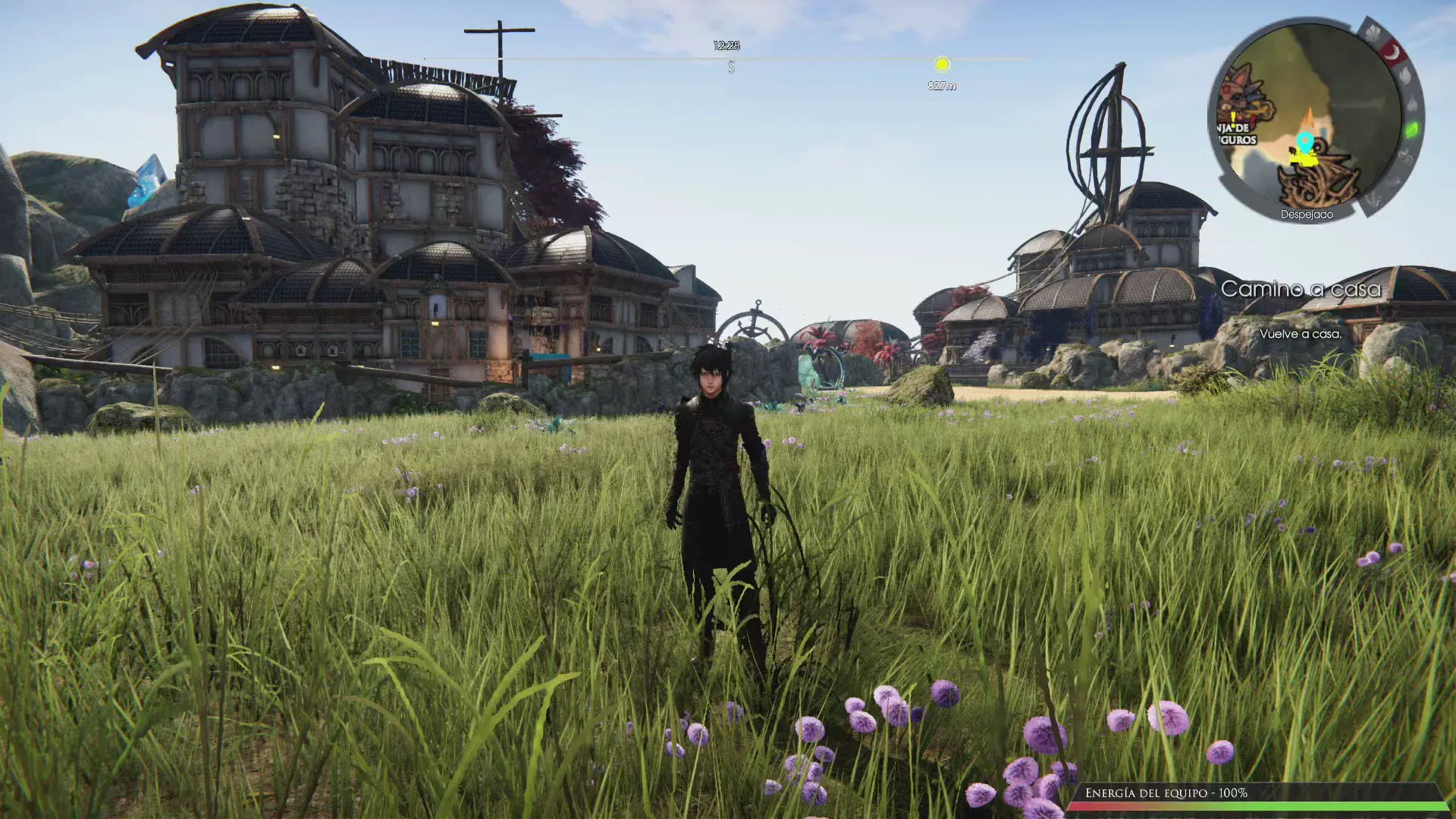Select the cyan waypoint pin on minimap

(1304, 142)
